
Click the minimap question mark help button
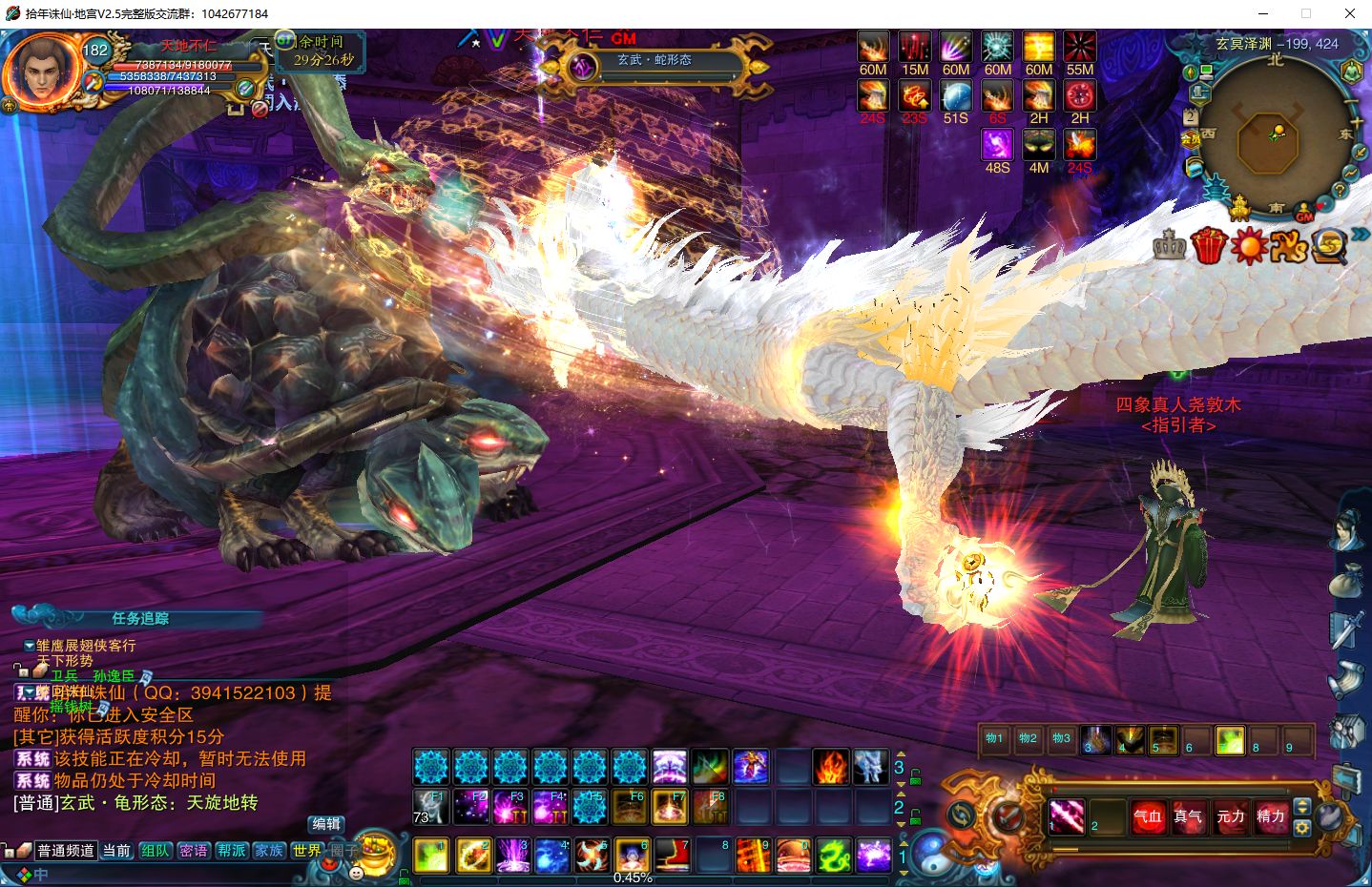point(1340,191)
